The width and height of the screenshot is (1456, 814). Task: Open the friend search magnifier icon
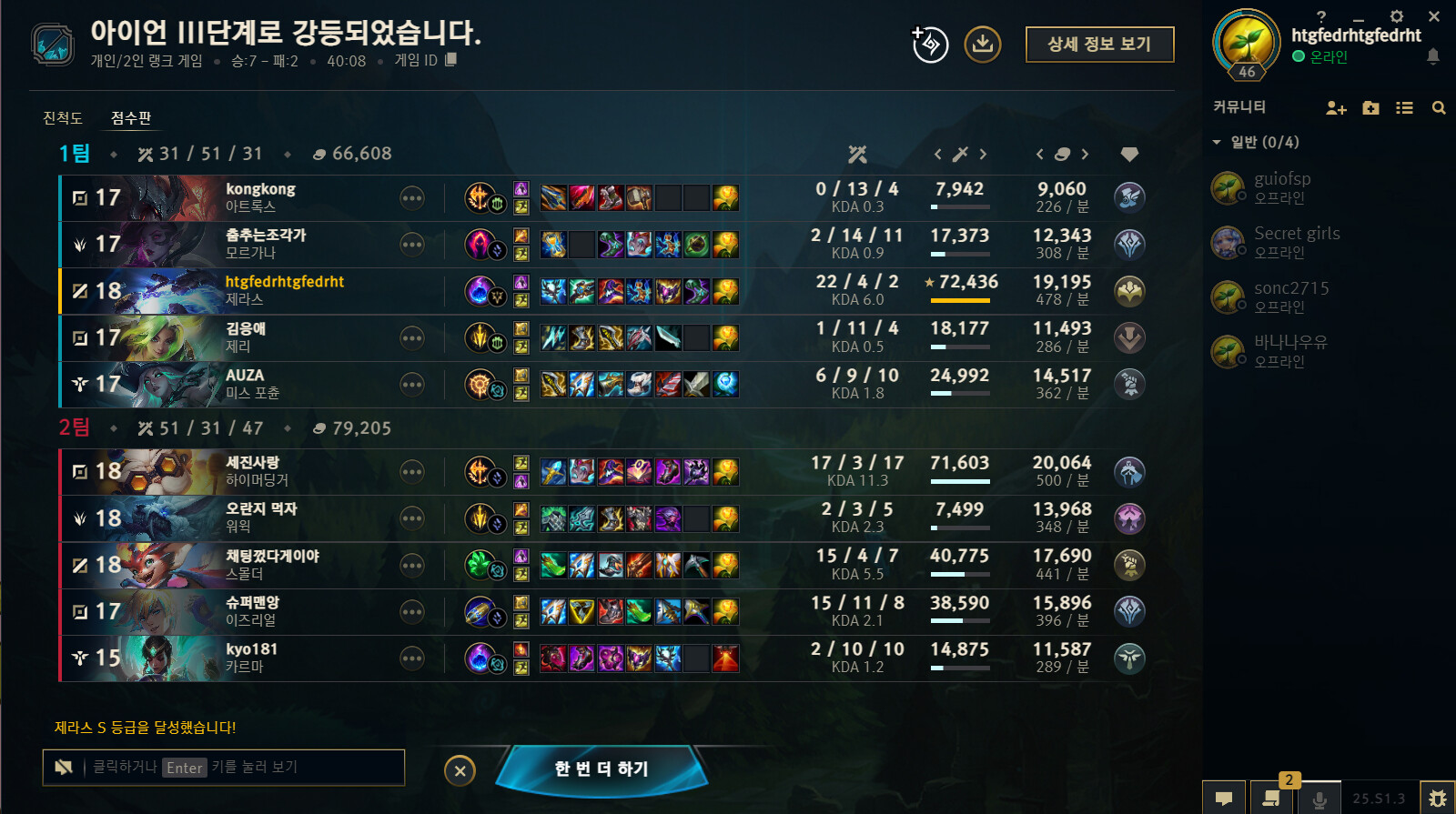(x=1438, y=107)
